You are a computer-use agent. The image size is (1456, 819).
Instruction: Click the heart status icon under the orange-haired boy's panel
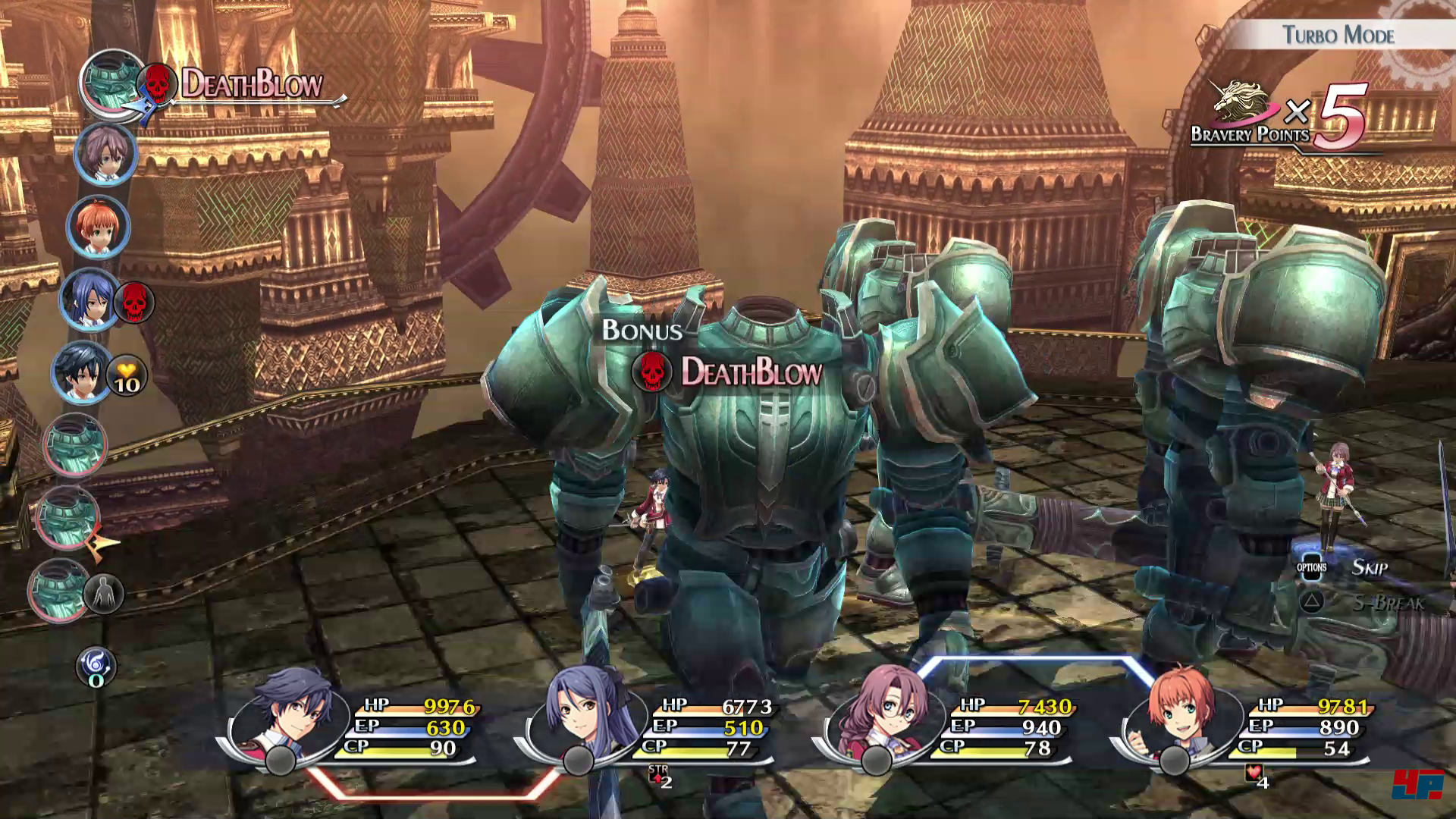[1254, 775]
